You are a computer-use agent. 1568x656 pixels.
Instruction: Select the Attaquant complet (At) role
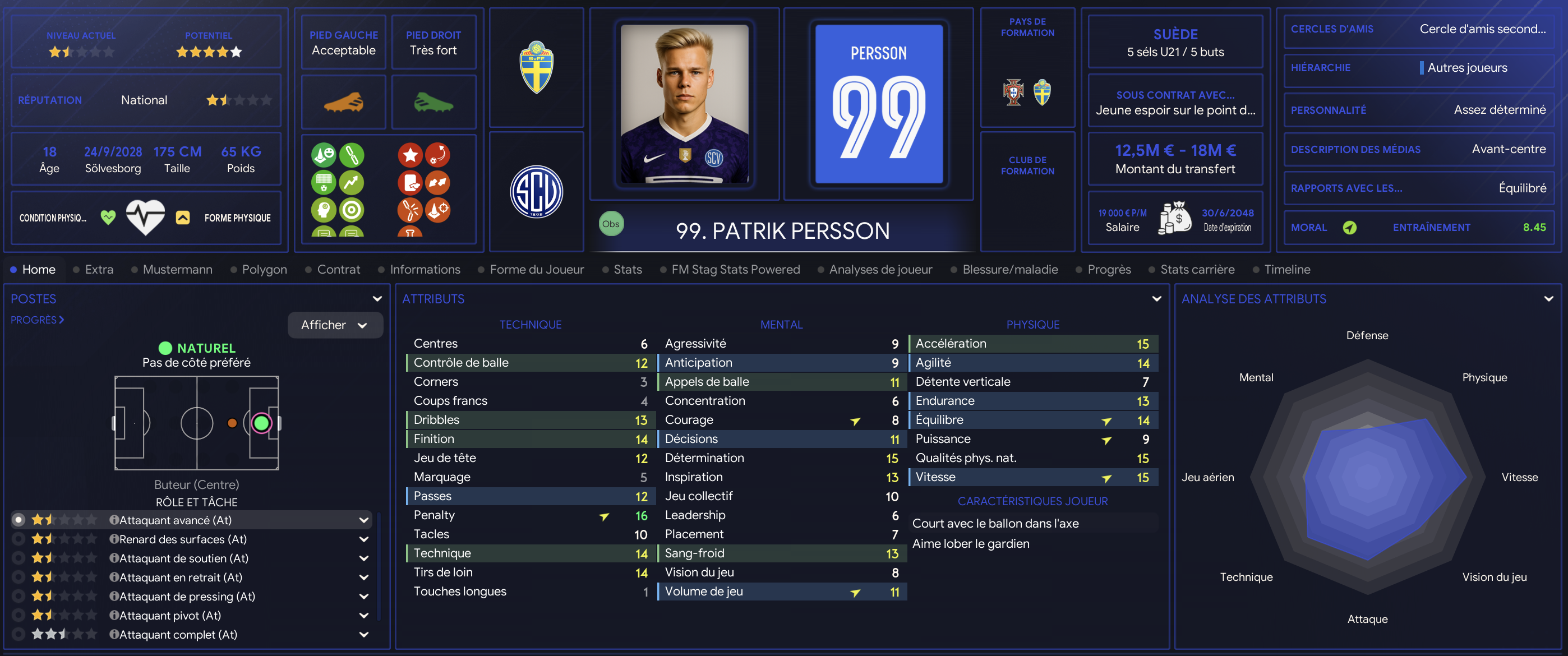178,634
